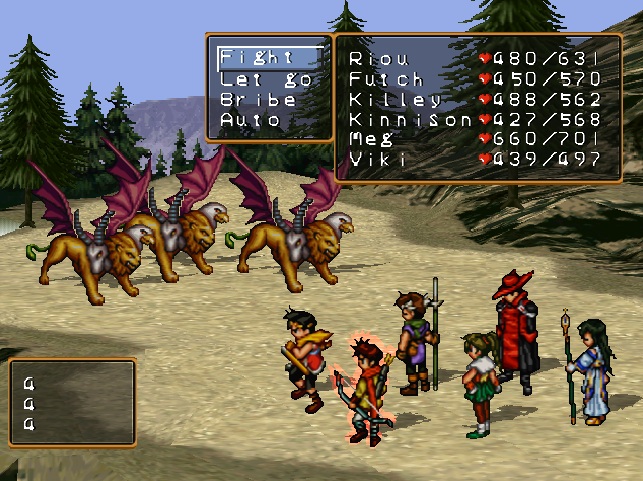Choose the Let go option
The width and height of the screenshot is (643, 481).
point(266,78)
